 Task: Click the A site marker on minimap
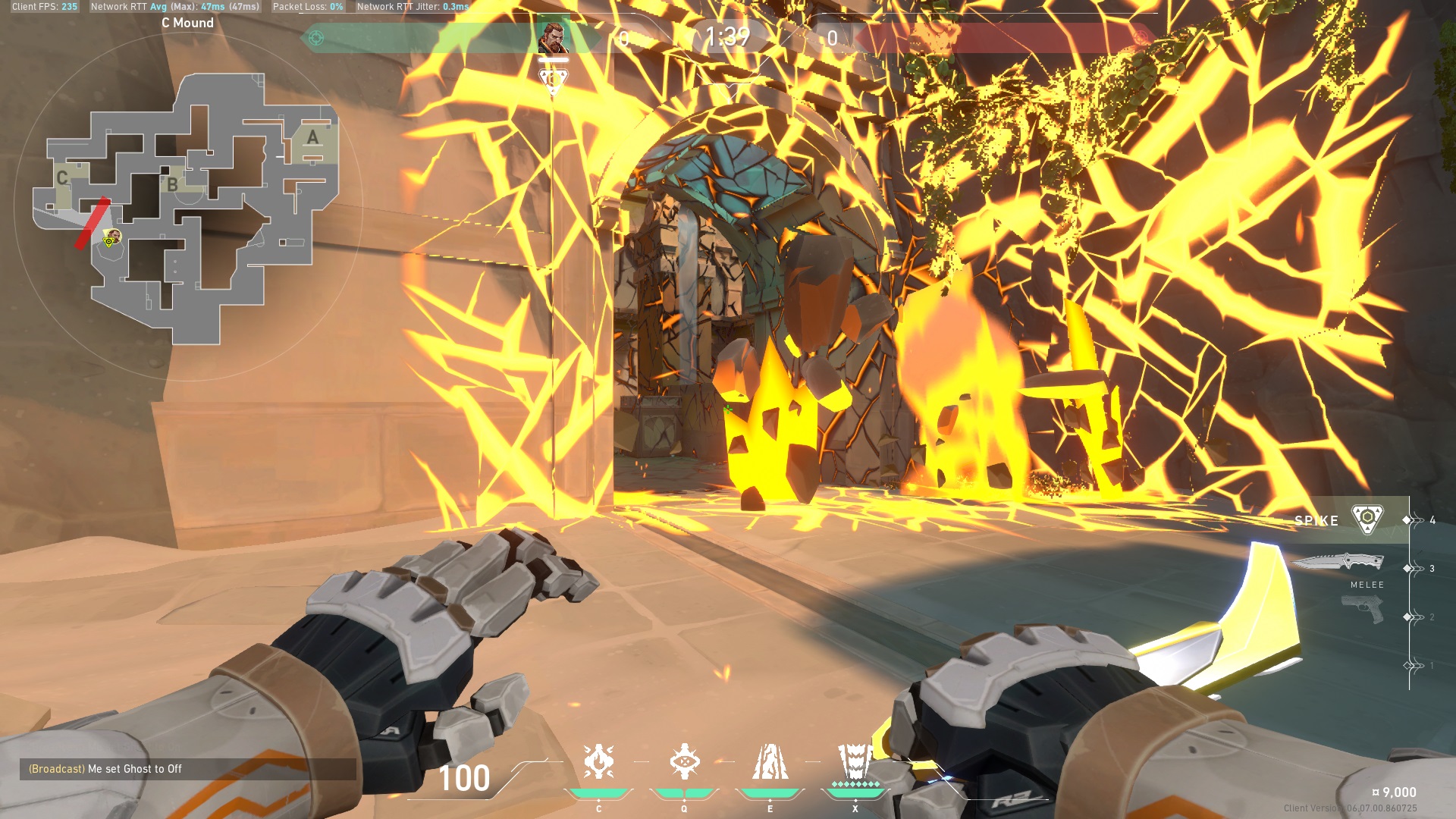click(312, 138)
